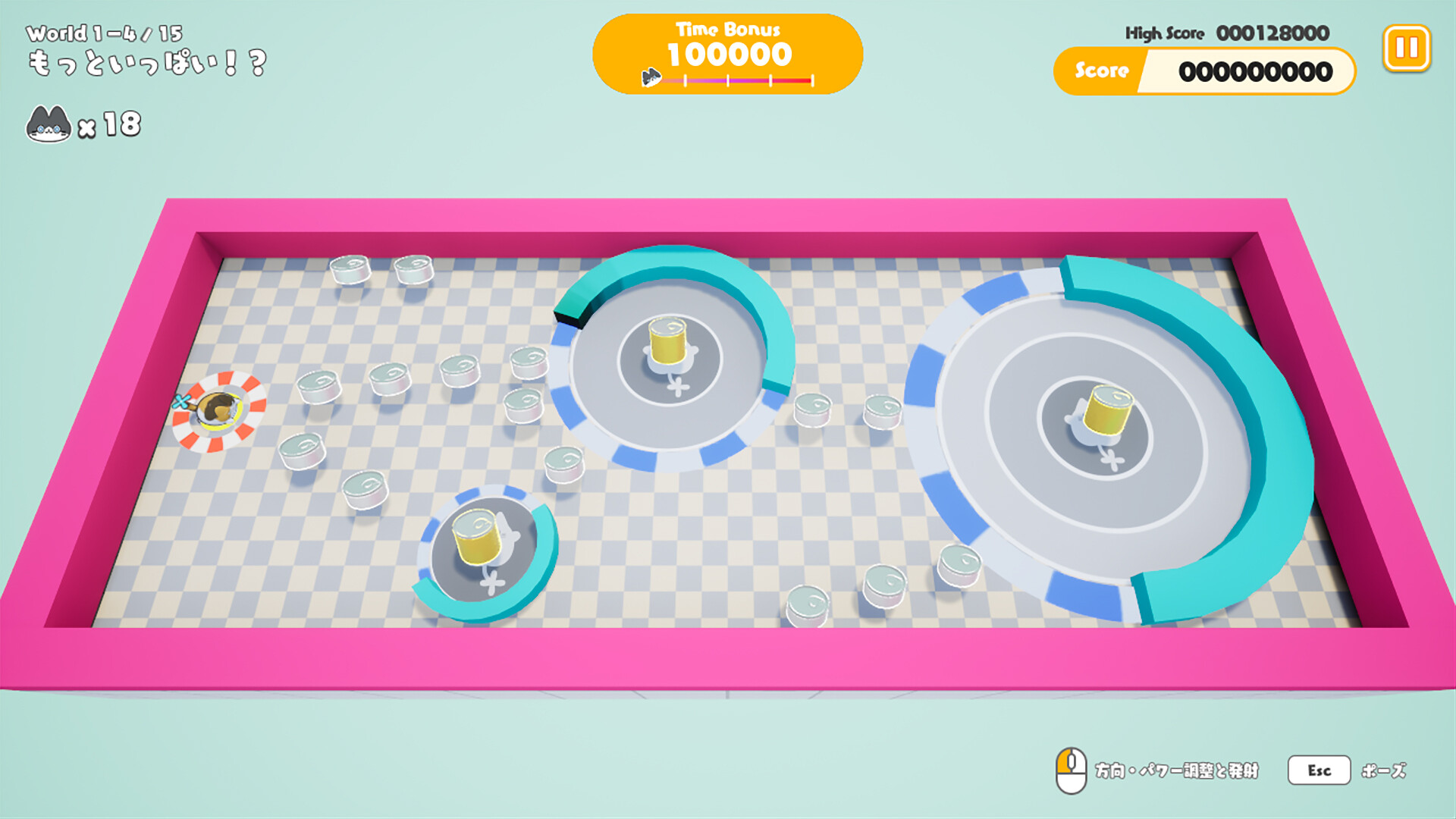Image resolution: width=1456 pixels, height=819 pixels.
Task: Select the mouse control icon near bottom hint
Action: click(x=1070, y=769)
